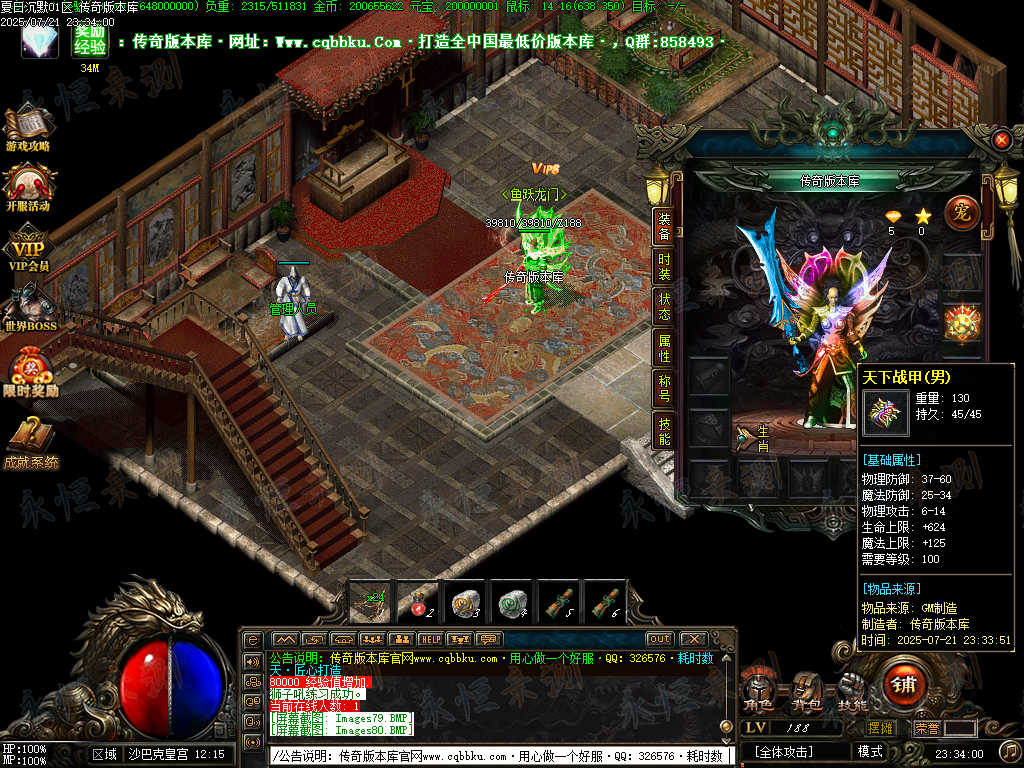
Task: Switch to the 时装 costume tab
Action: tap(664, 269)
